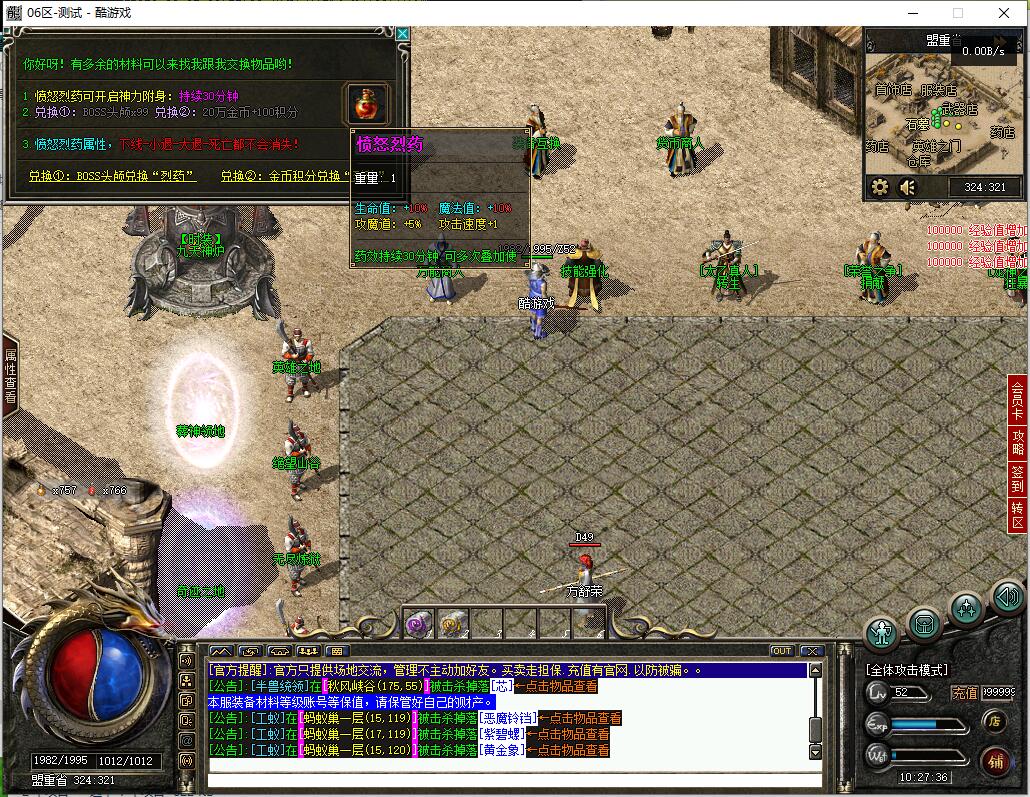Open the 签到 daily sign-in
Screen dimensions: 1030x797
pos(1018,479)
